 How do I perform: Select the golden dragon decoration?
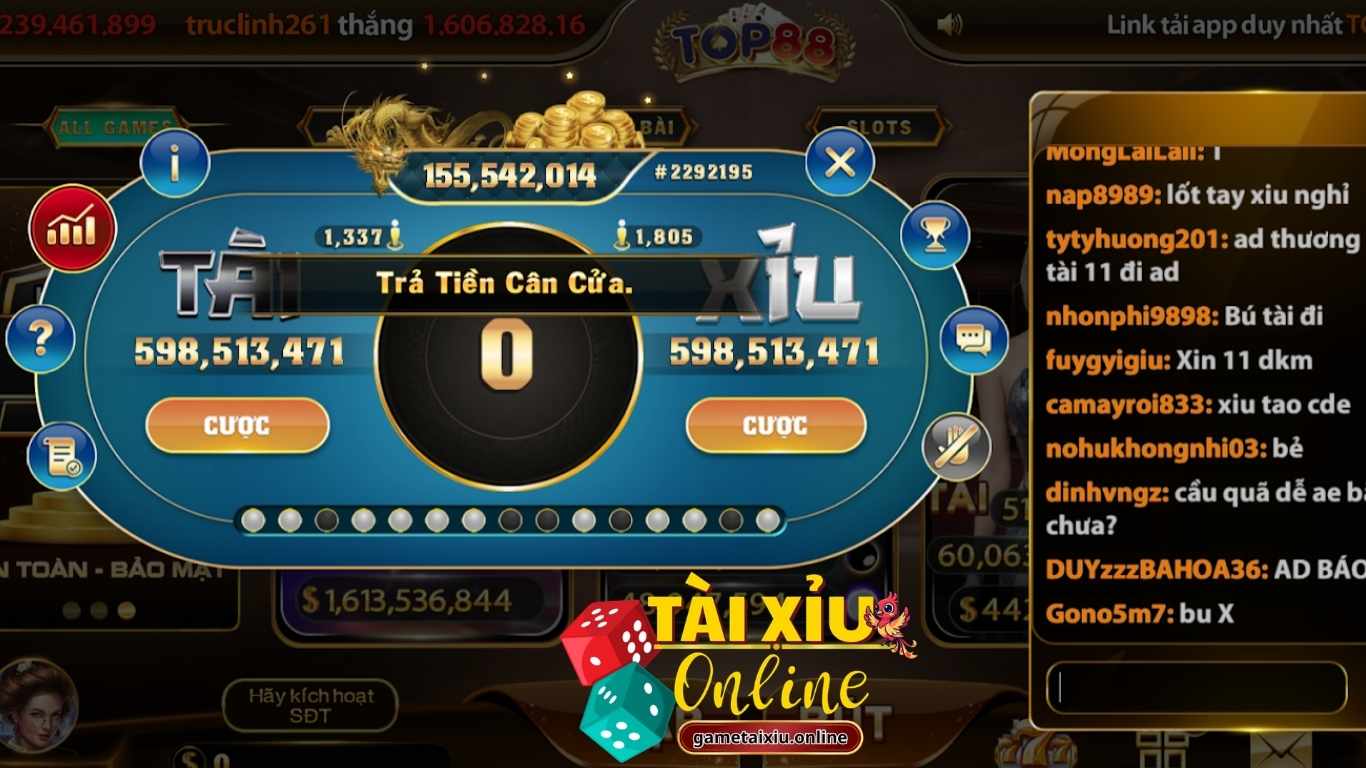(390, 130)
